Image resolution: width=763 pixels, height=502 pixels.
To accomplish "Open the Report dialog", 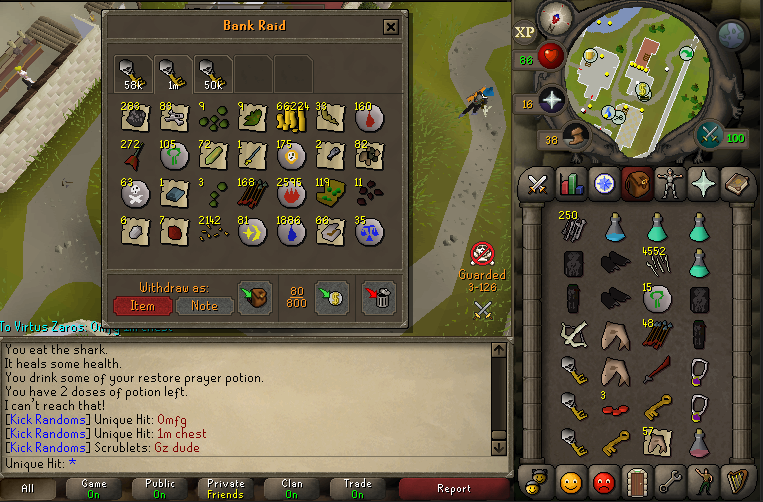I will pyautogui.click(x=453, y=489).
